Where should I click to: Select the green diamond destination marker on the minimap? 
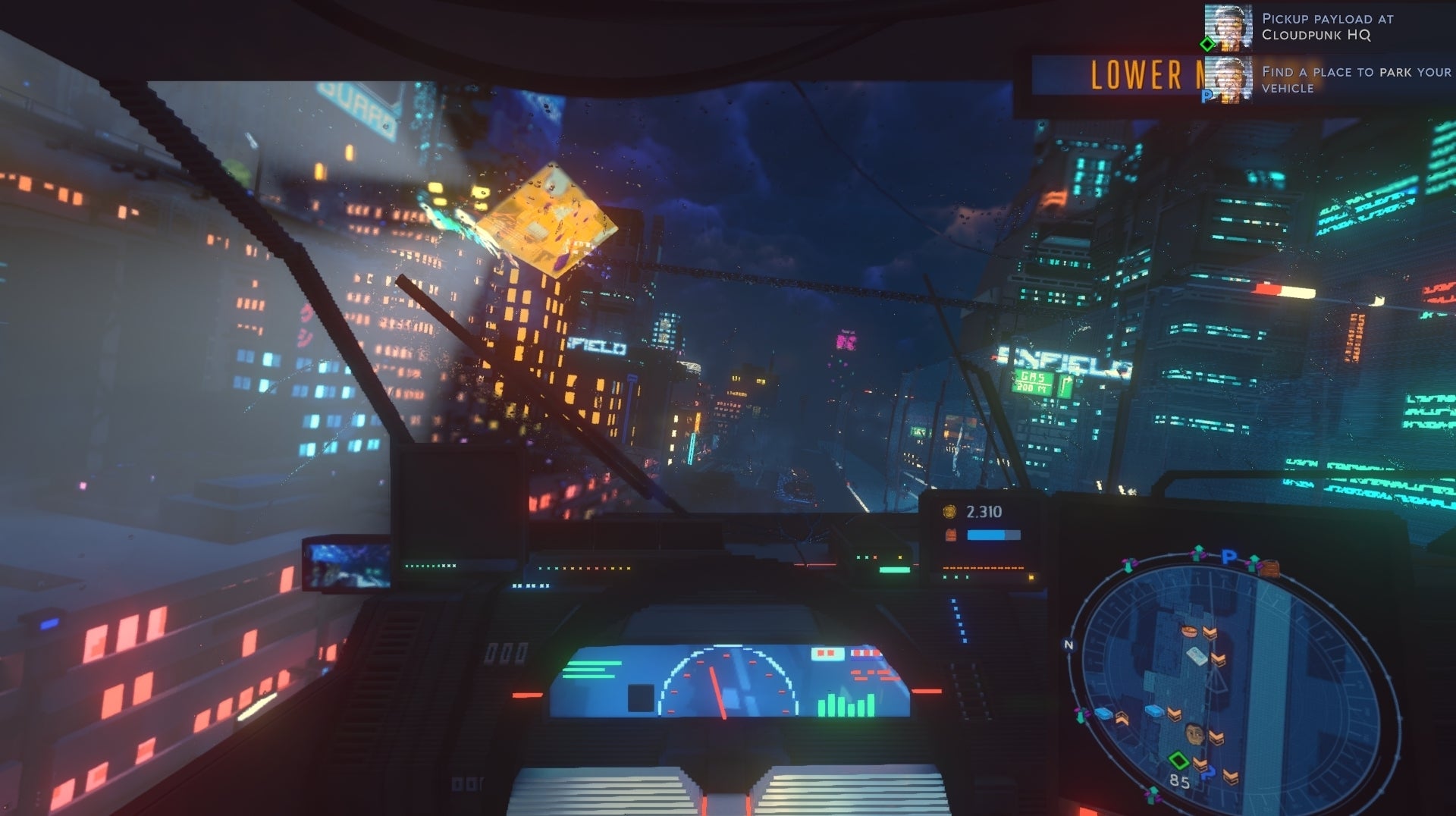click(x=1178, y=761)
